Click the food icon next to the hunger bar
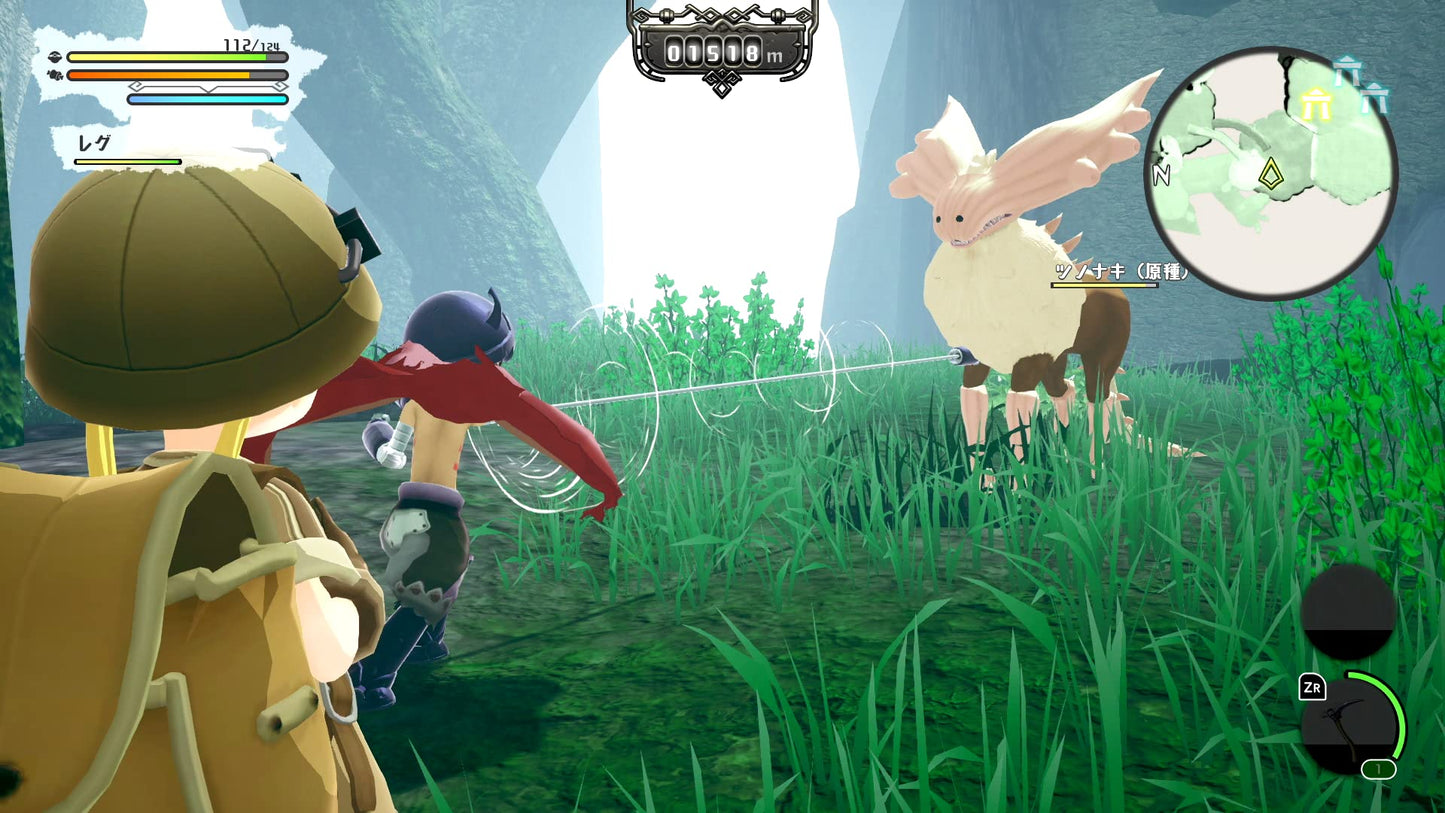The height and width of the screenshot is (813, 1445). [x=55, y=75]
